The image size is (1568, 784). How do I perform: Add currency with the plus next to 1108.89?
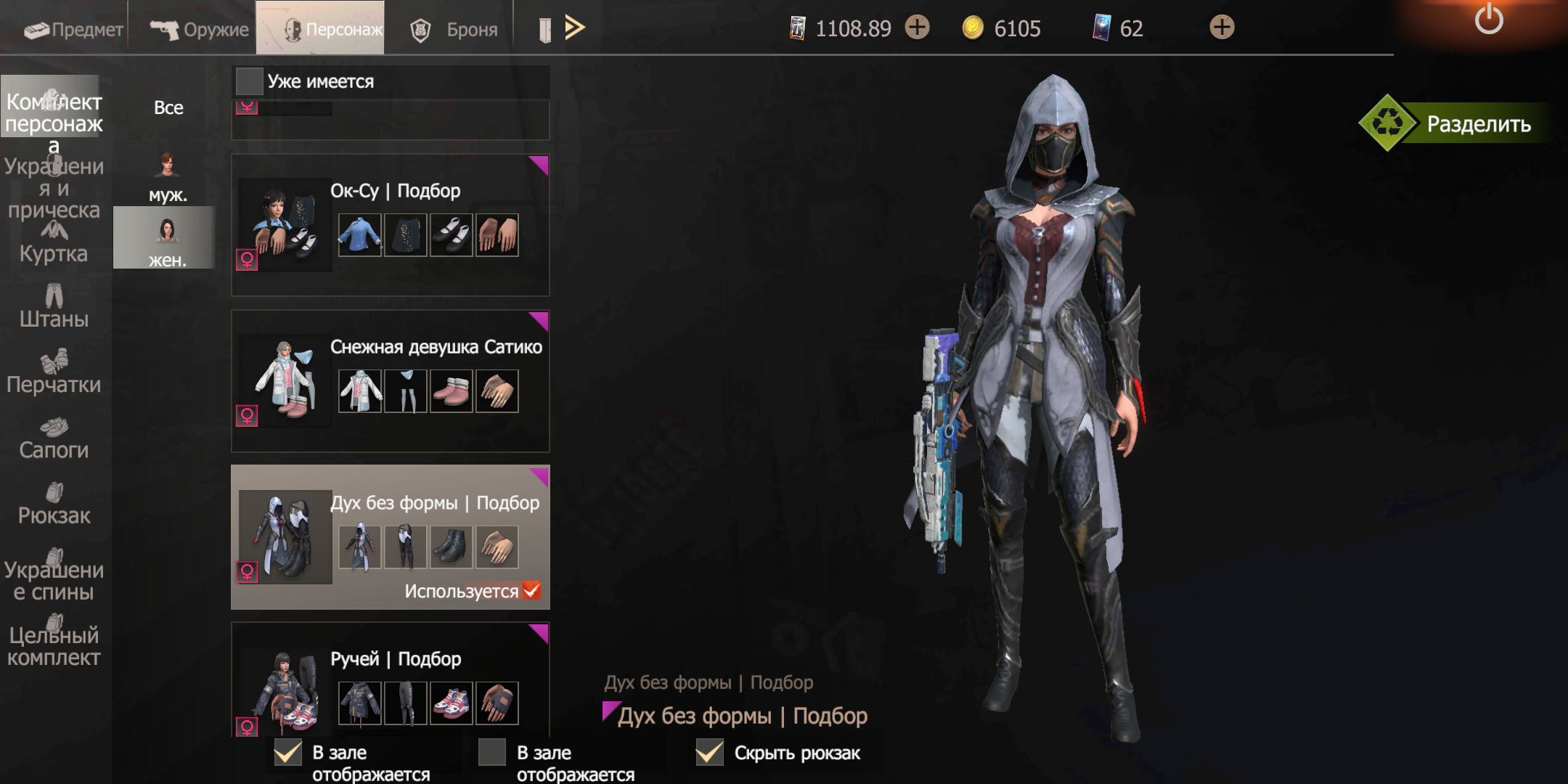coord(918,28)
